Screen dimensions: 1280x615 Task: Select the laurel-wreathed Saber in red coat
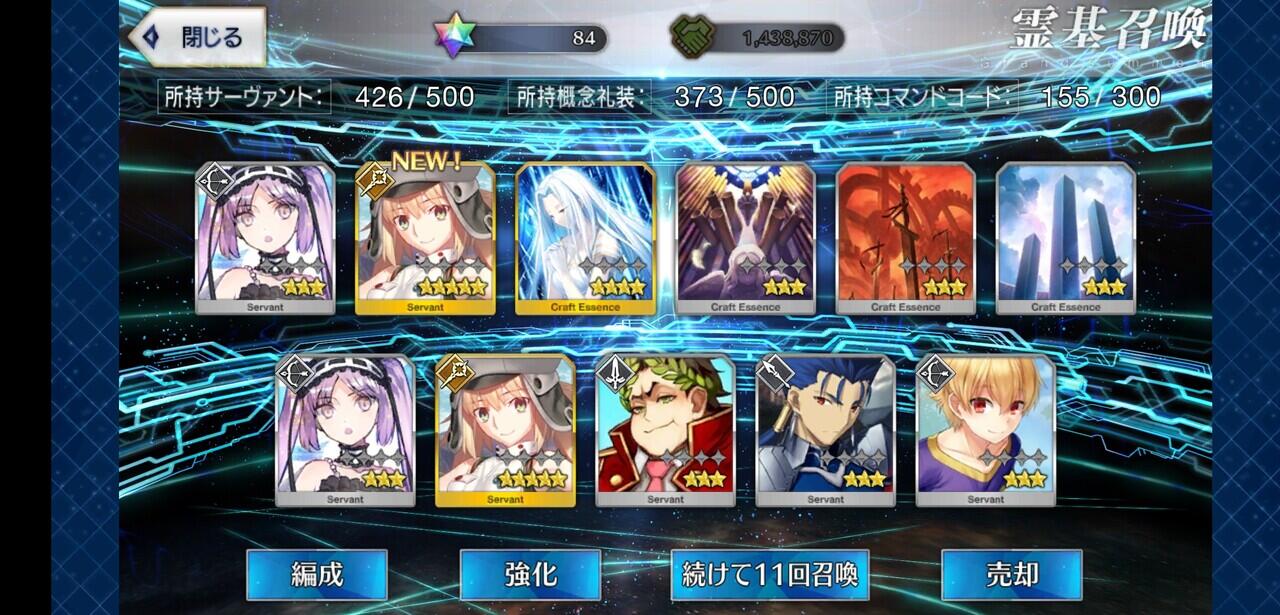tap(665, 430)
